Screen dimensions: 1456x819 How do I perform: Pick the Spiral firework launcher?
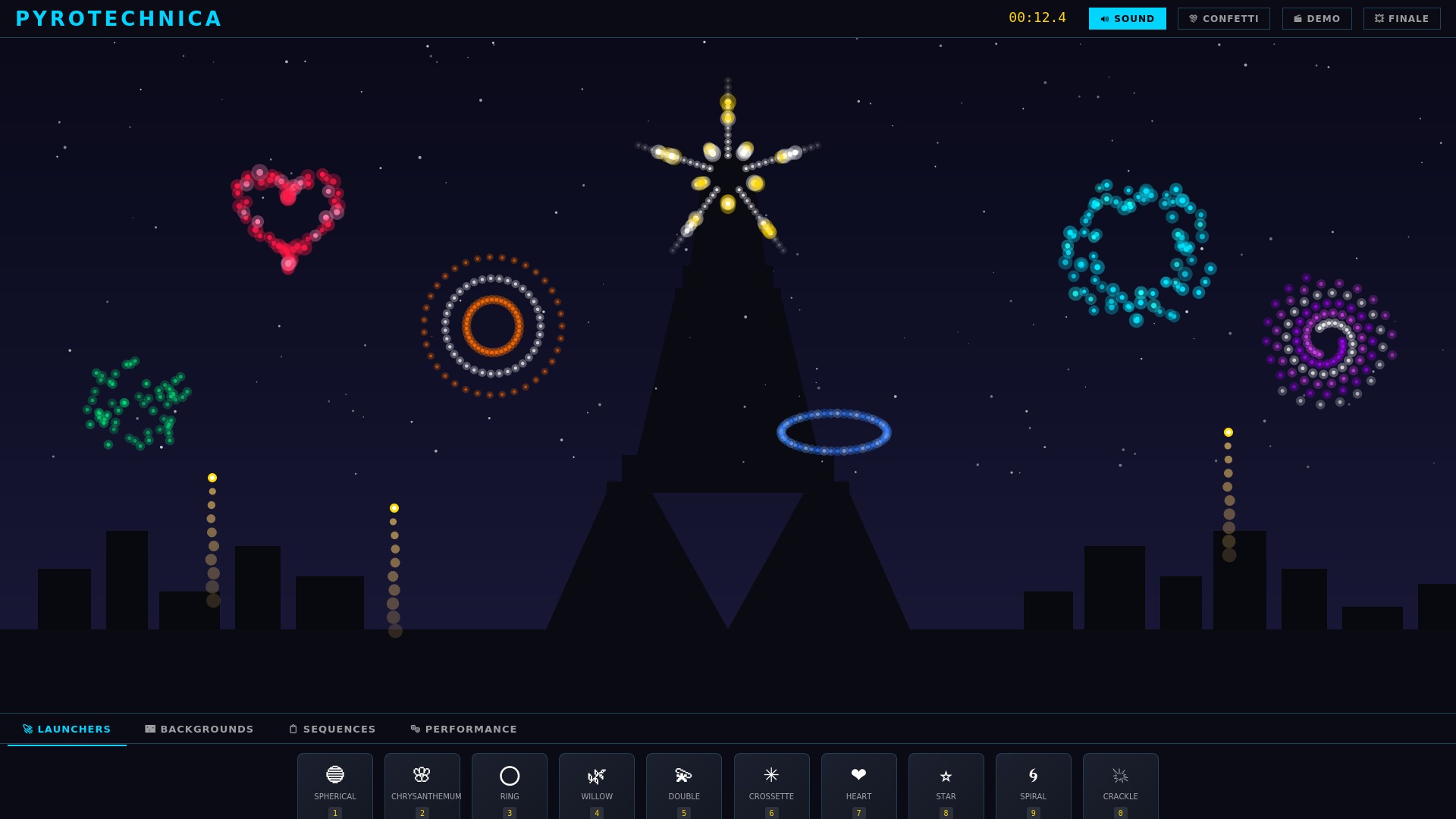[1033, 785]
